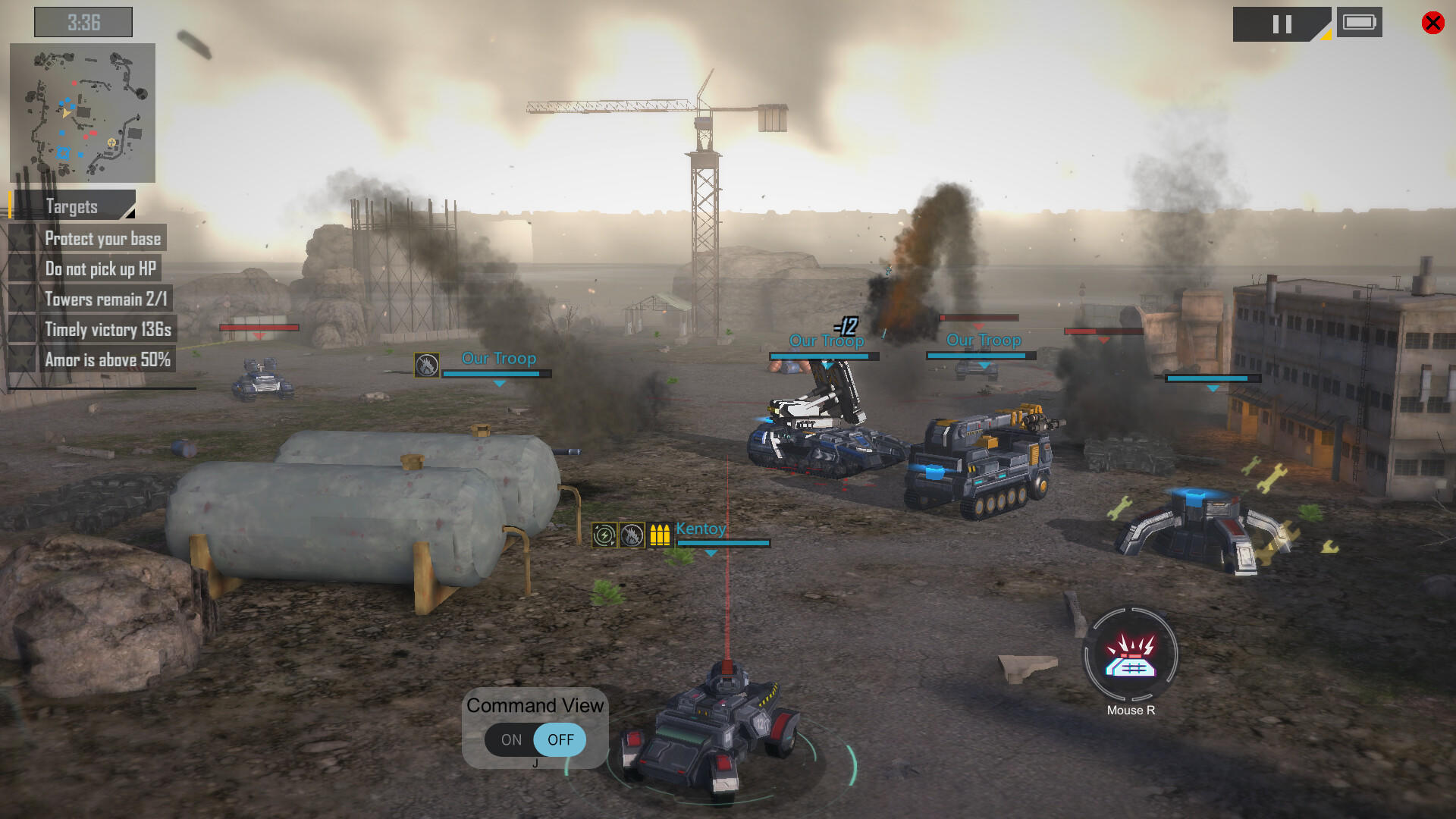Toggle Command View OFF switch
The image size is (1456, 819).
[560, 740]
